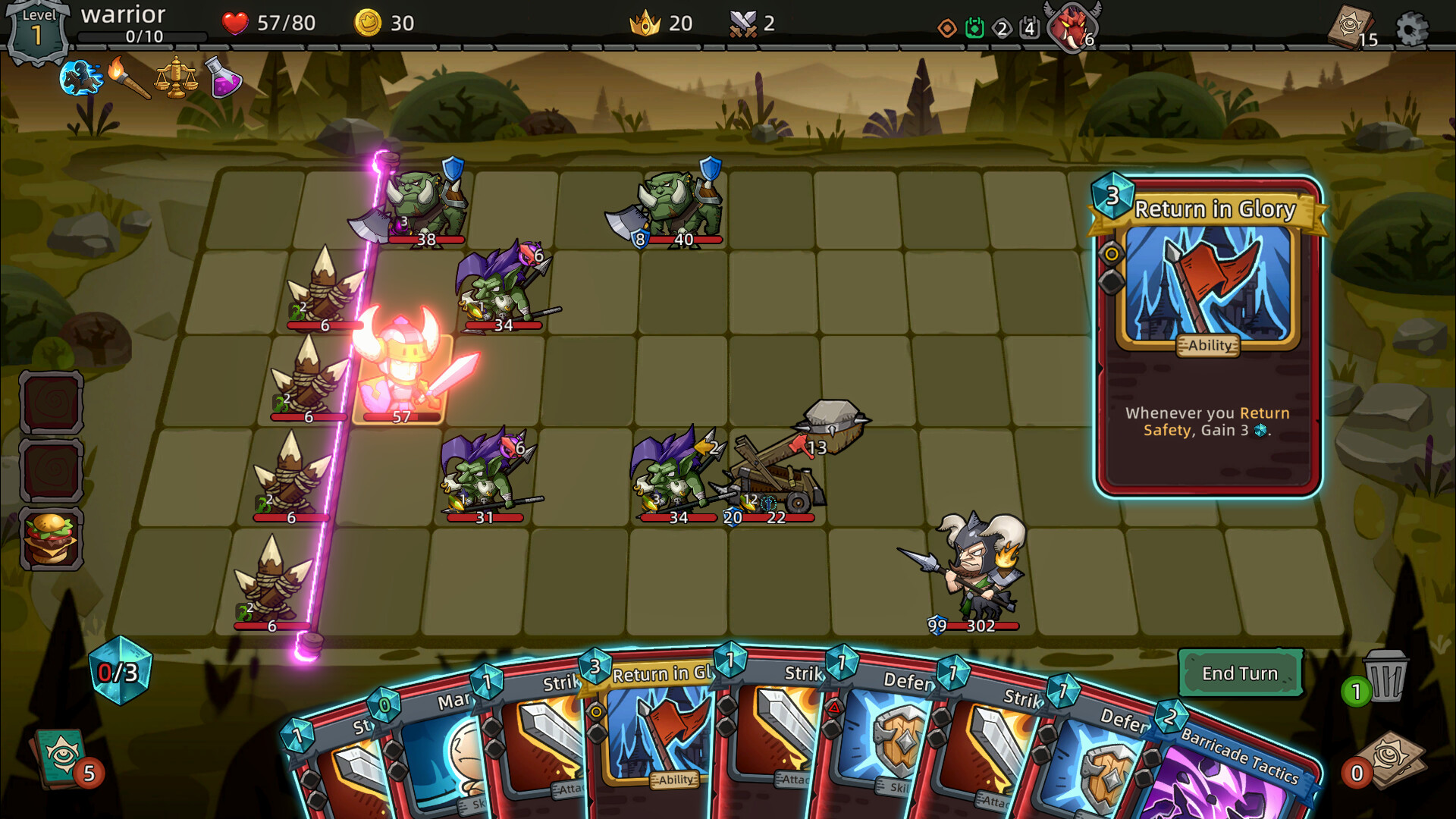This screenshot has width=1456, height=819.
Task: Click the trash can discard icon
Action: (x=1385, y=676)
